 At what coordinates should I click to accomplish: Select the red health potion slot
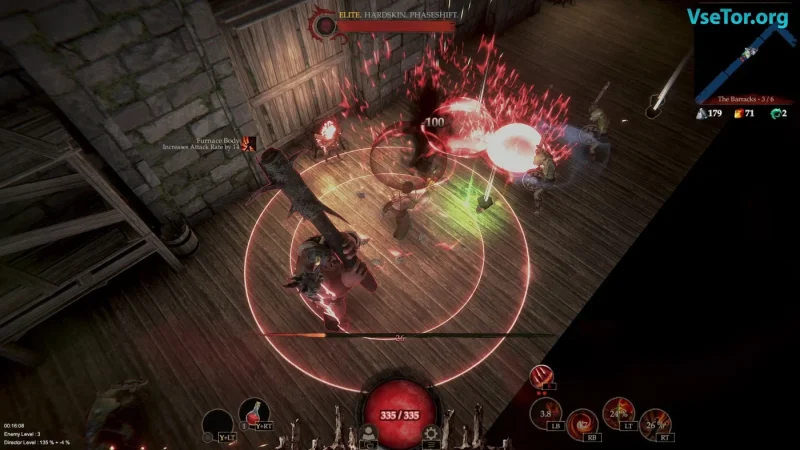[x=253, y=413]
